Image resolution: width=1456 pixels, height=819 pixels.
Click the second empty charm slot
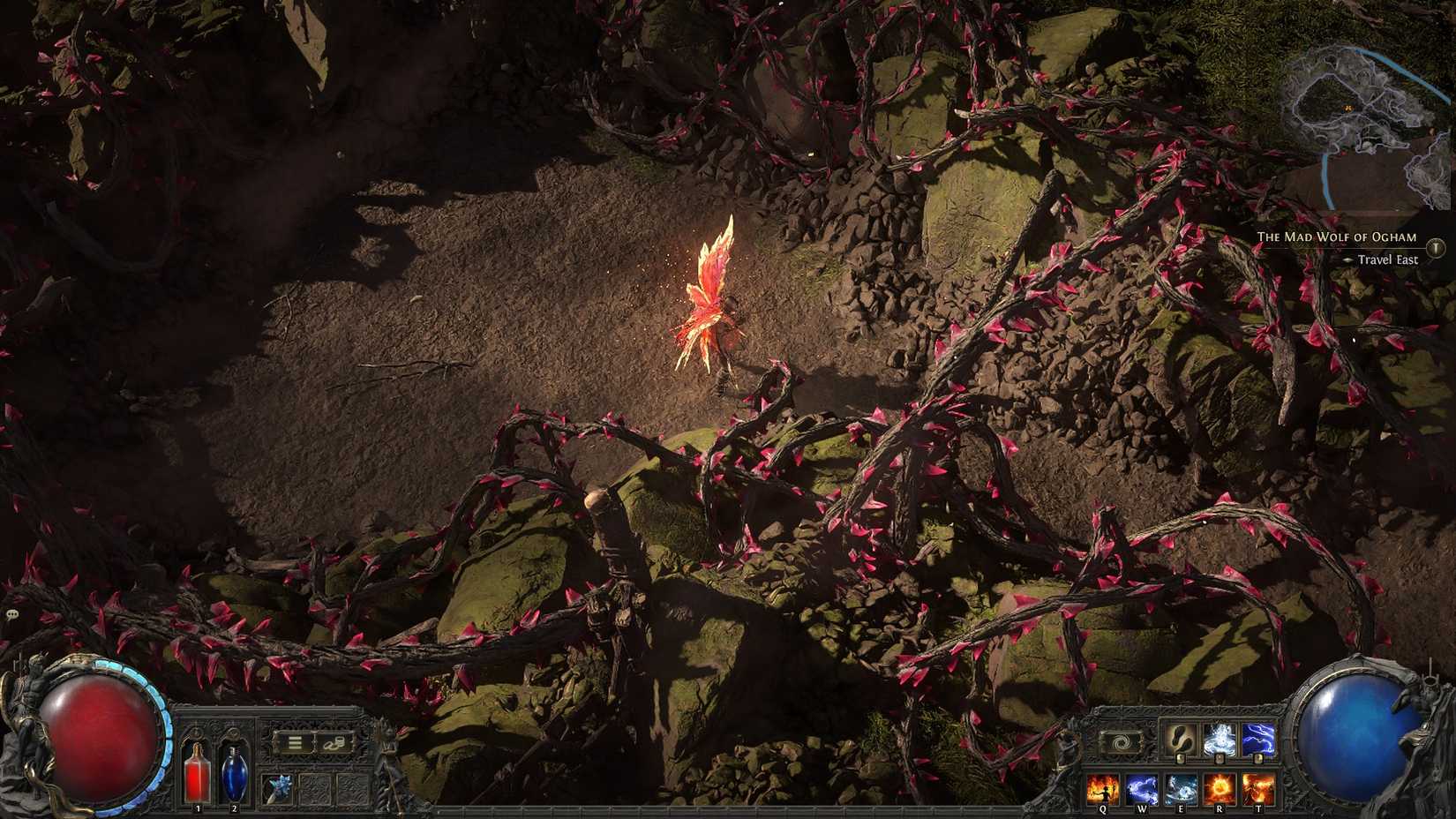352,788
